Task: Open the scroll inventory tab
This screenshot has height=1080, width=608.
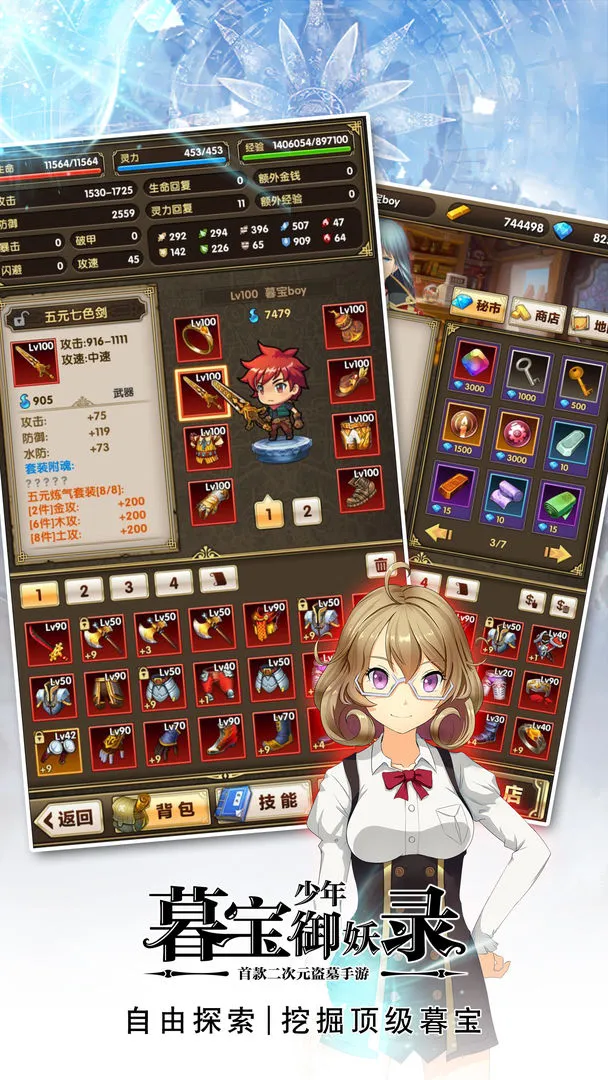Action: (218, 578)
